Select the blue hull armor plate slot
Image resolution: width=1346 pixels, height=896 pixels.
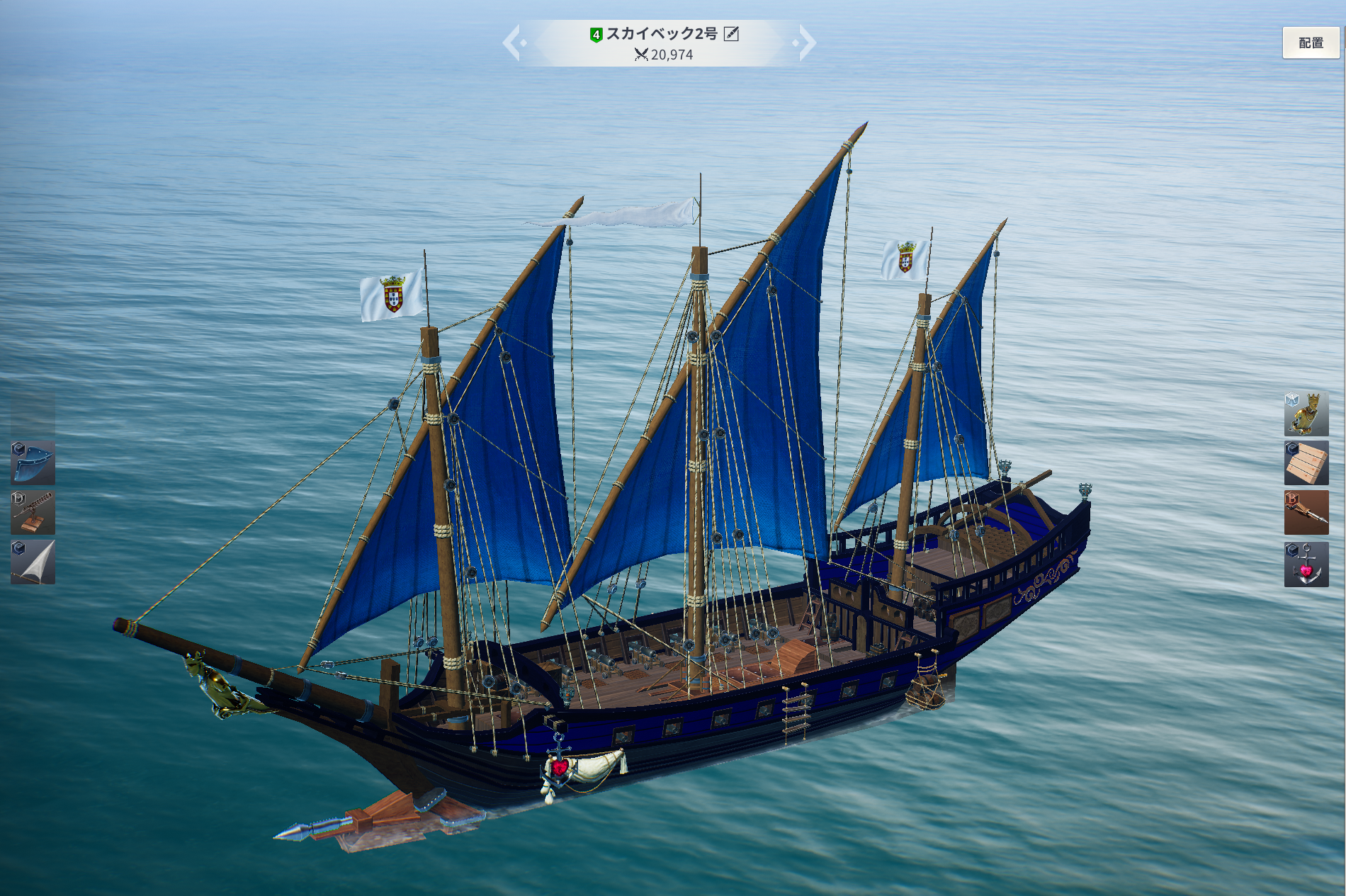pos(33,463)
